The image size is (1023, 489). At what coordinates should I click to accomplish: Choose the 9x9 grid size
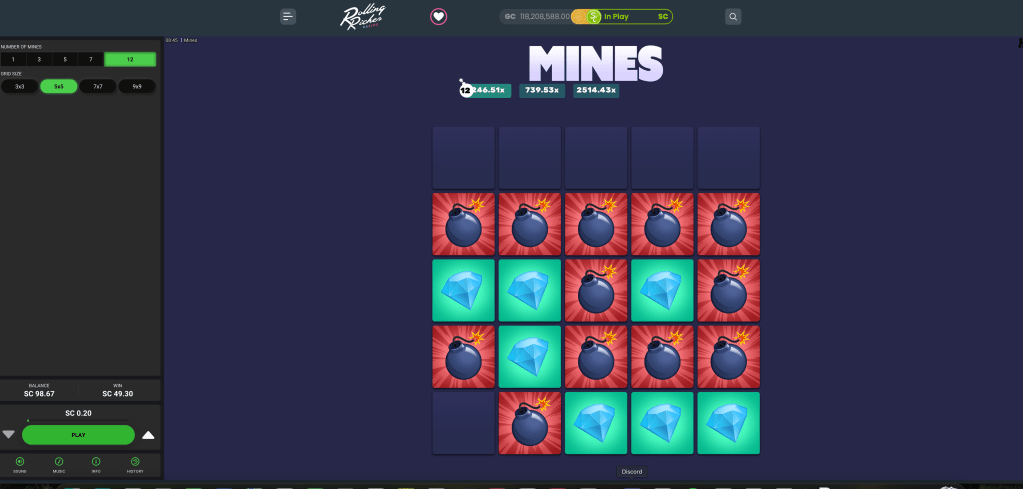click(x=137, y=86)
